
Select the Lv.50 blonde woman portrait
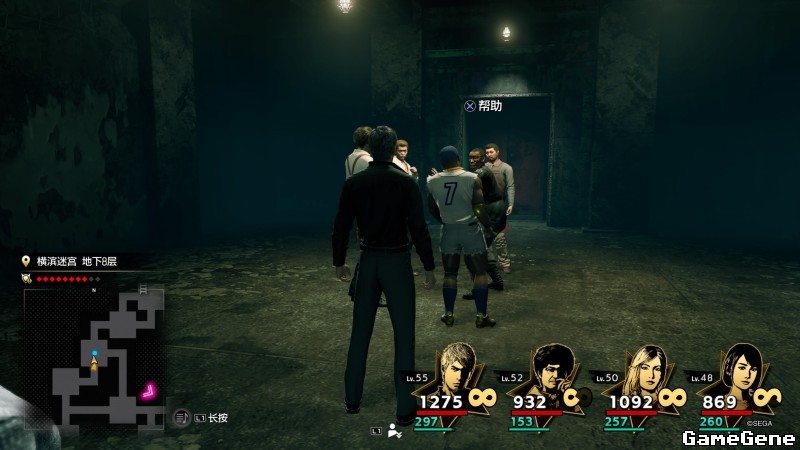(x=645, y=371)
